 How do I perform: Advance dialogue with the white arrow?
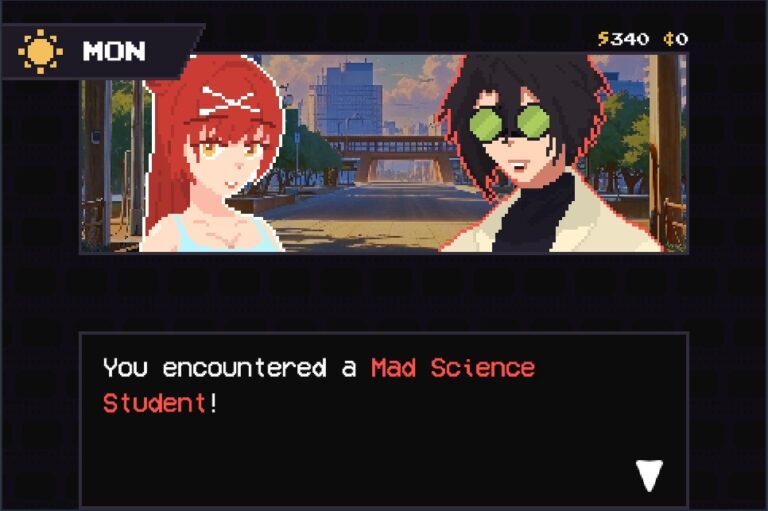coord(649,475)
